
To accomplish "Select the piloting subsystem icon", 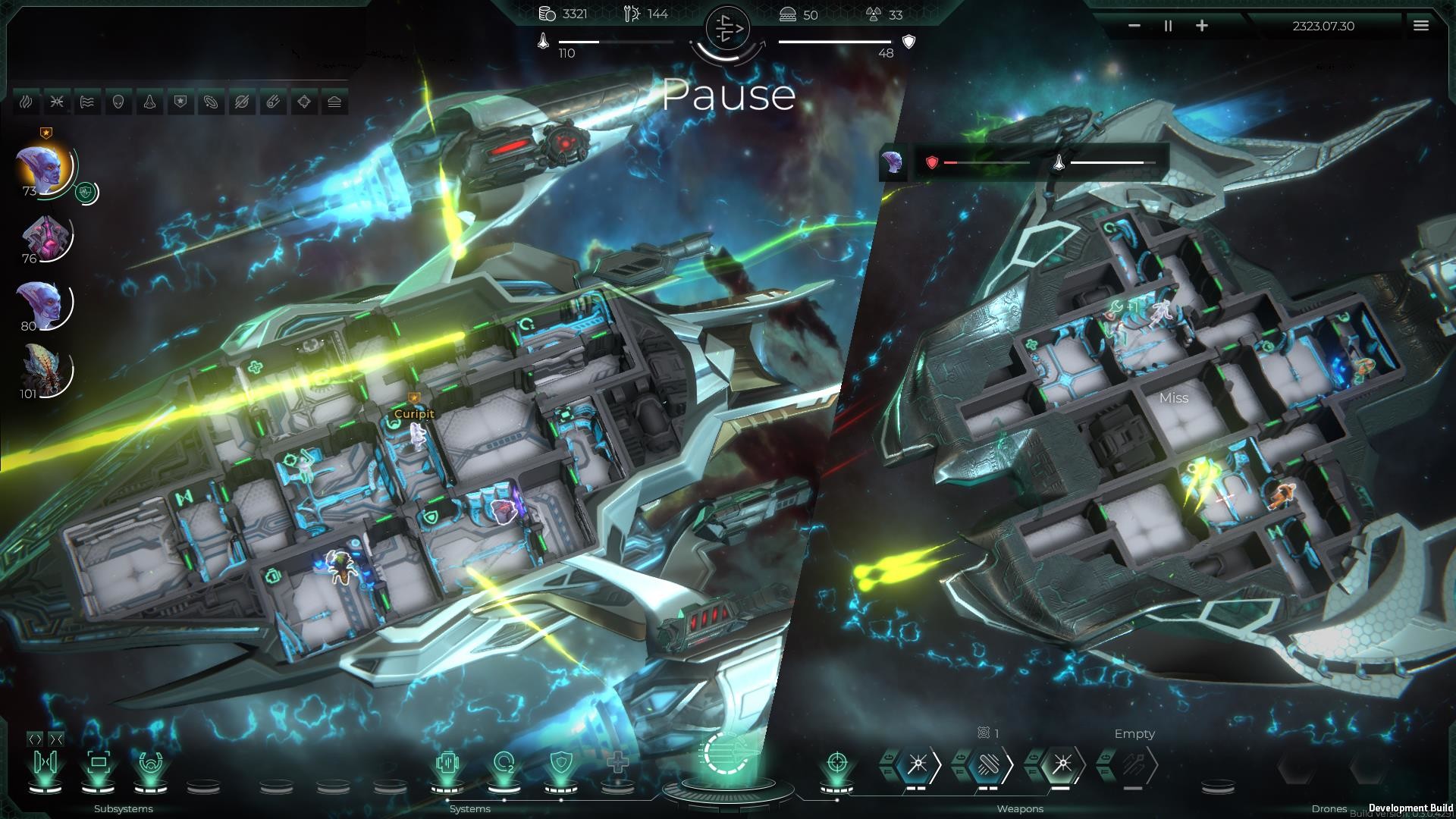I will (152, 763).
